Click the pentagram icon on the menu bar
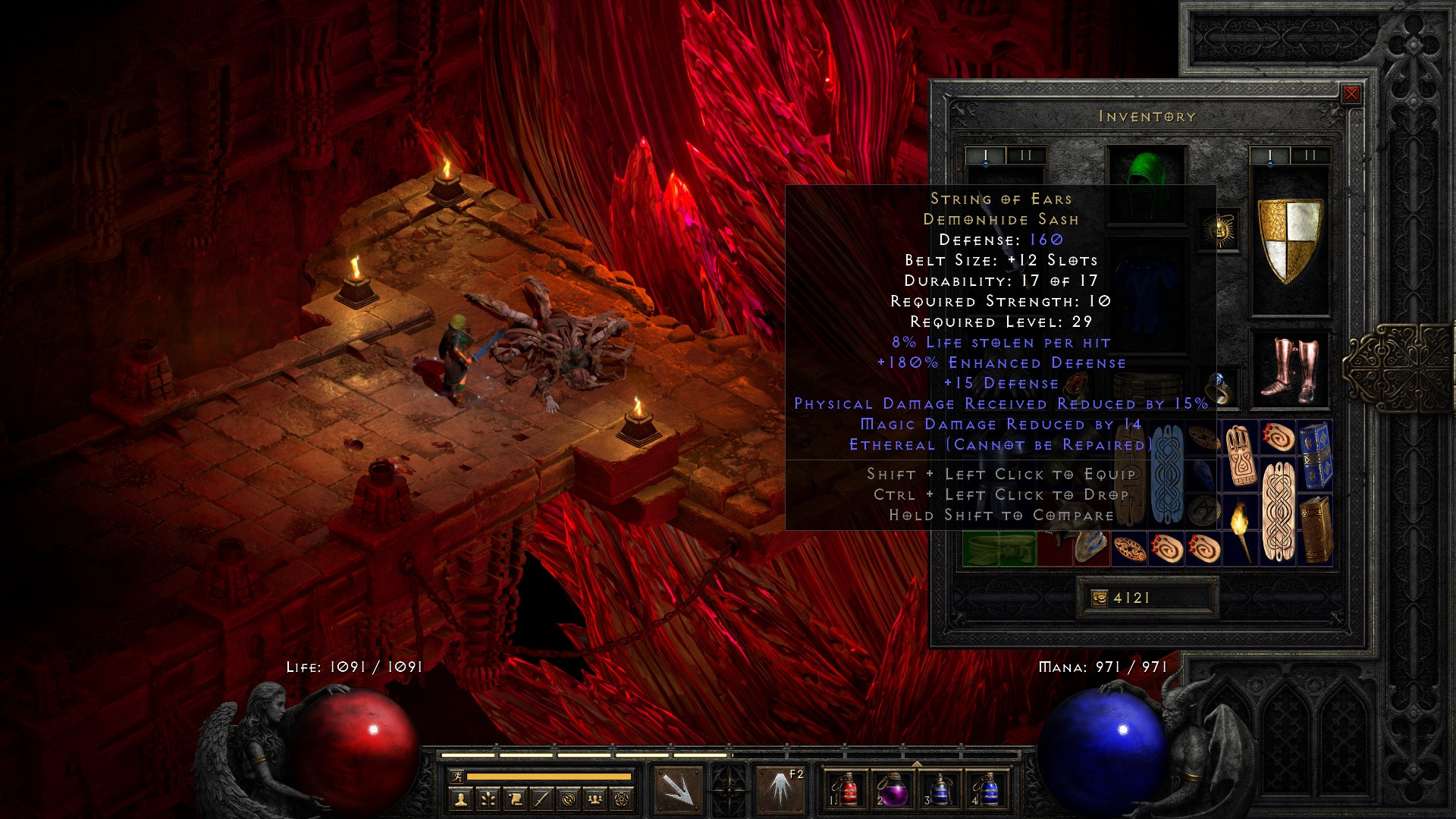 click(x=622, y=799)
